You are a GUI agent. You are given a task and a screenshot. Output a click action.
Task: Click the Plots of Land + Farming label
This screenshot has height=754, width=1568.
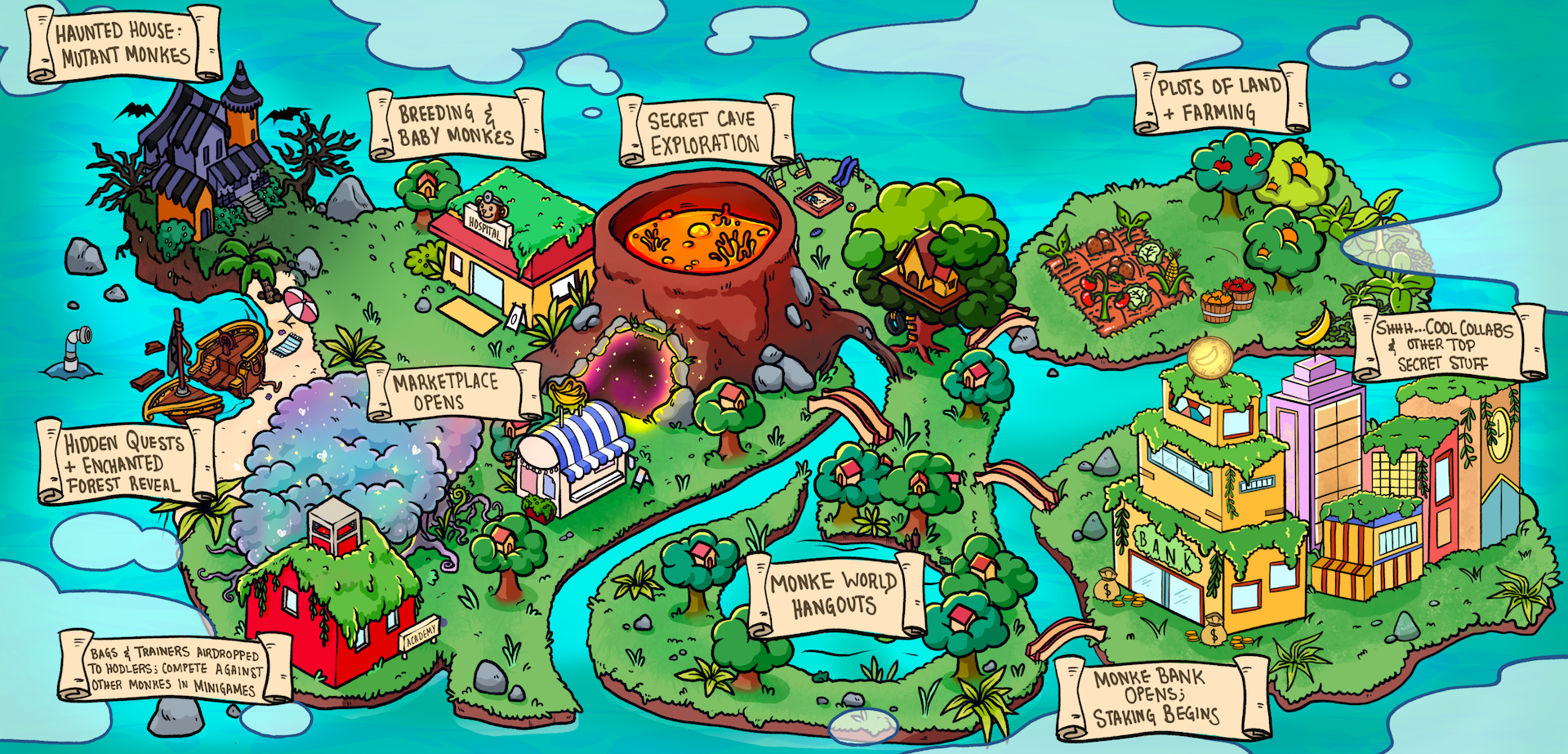[1219, 99]
